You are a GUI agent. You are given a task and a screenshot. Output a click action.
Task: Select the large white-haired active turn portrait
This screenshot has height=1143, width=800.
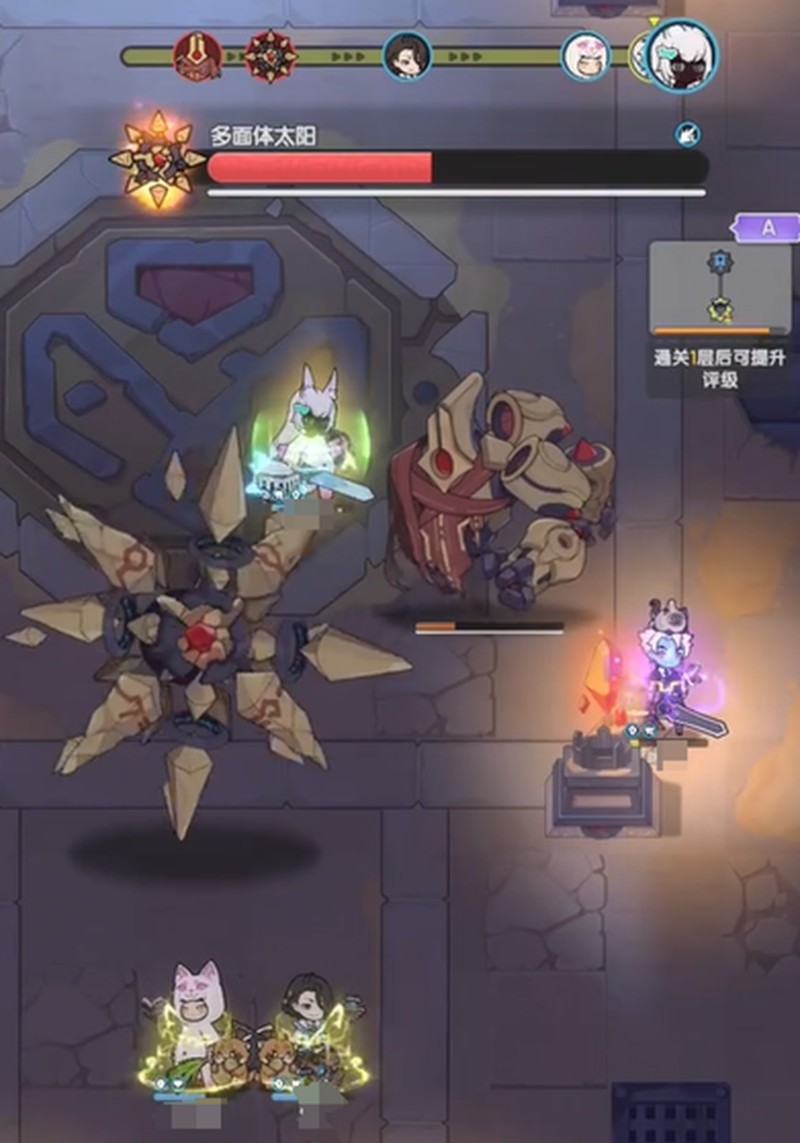(x=681, y=55)
